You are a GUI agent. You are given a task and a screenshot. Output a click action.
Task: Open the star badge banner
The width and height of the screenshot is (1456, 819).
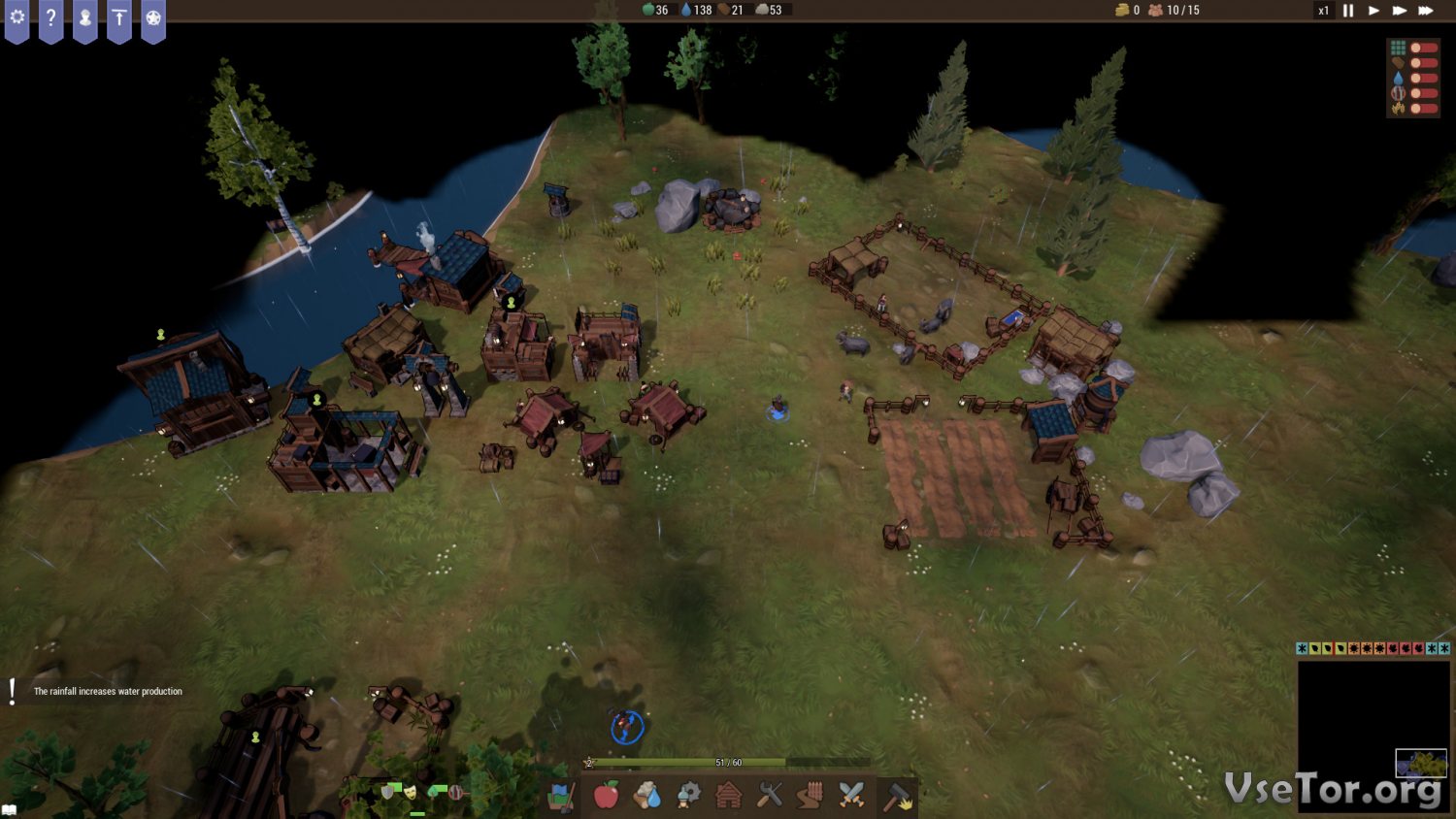(x=153, y=18)
